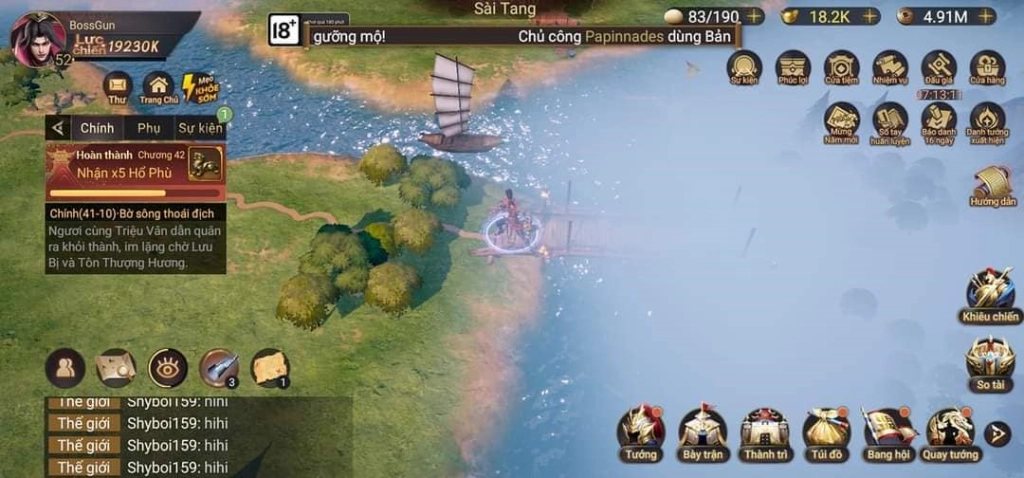Open the Nhiệm vụ missions icon
The height and width of the screenshot is (478, 1024).
click(889, 66)
